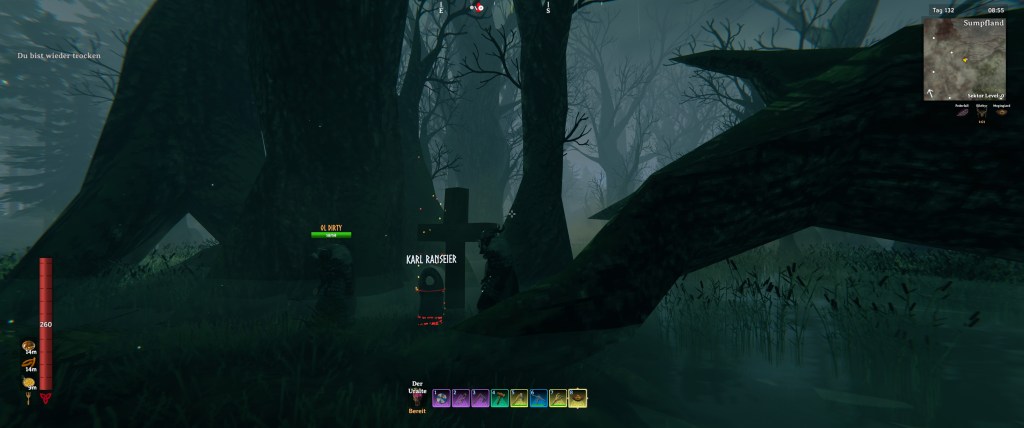Select the pickaxe in hotbar slot 6
The image size is (1024, 428).
[539, 398]
